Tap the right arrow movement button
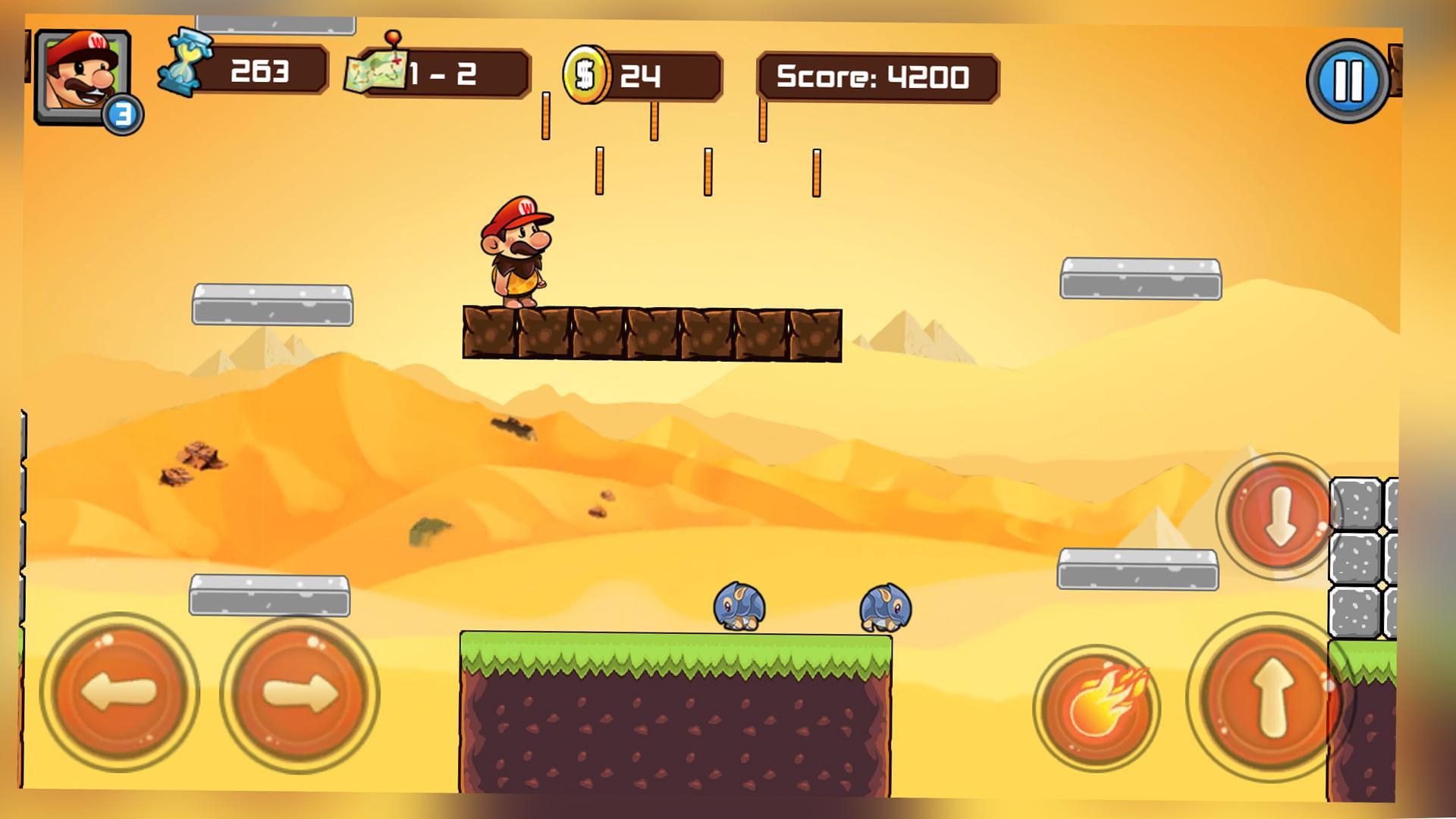Viewport: 1456px width, 819px height. pyautogui.click(x=300, y=693)
